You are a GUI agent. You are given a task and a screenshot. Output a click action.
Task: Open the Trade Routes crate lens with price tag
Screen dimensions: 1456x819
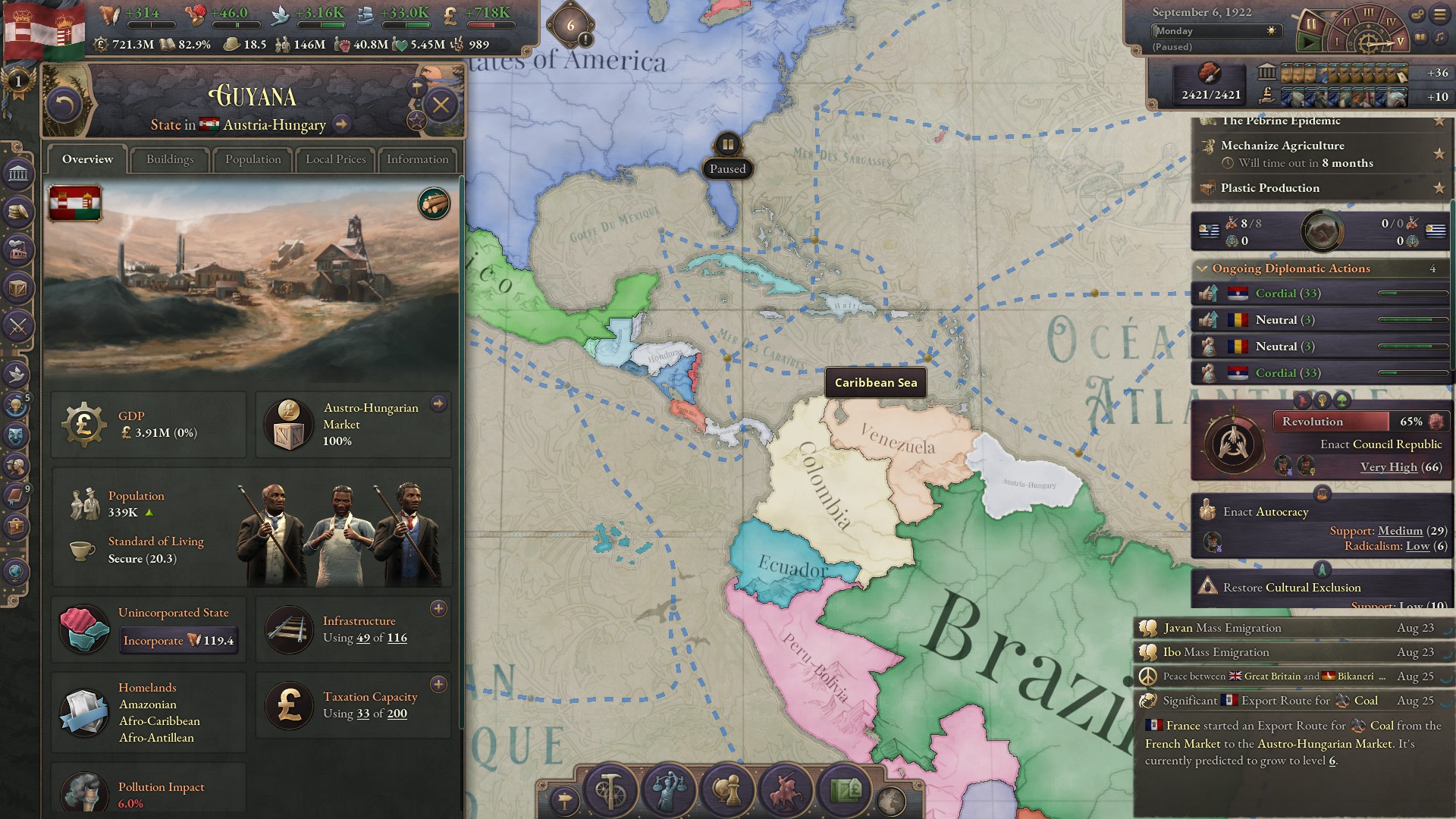pyautogui.click(x=846, y=791)
